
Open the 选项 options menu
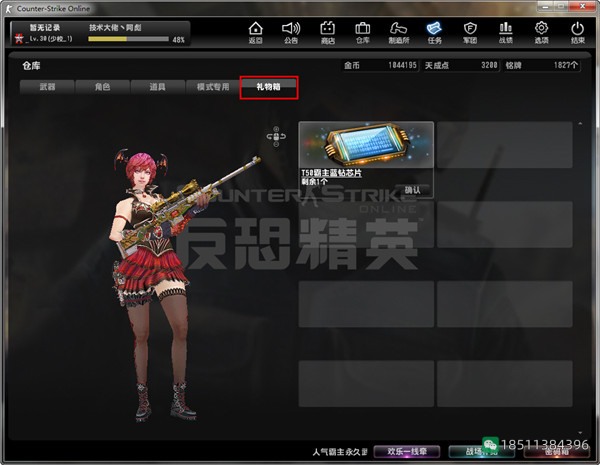[x=542, y=32]
